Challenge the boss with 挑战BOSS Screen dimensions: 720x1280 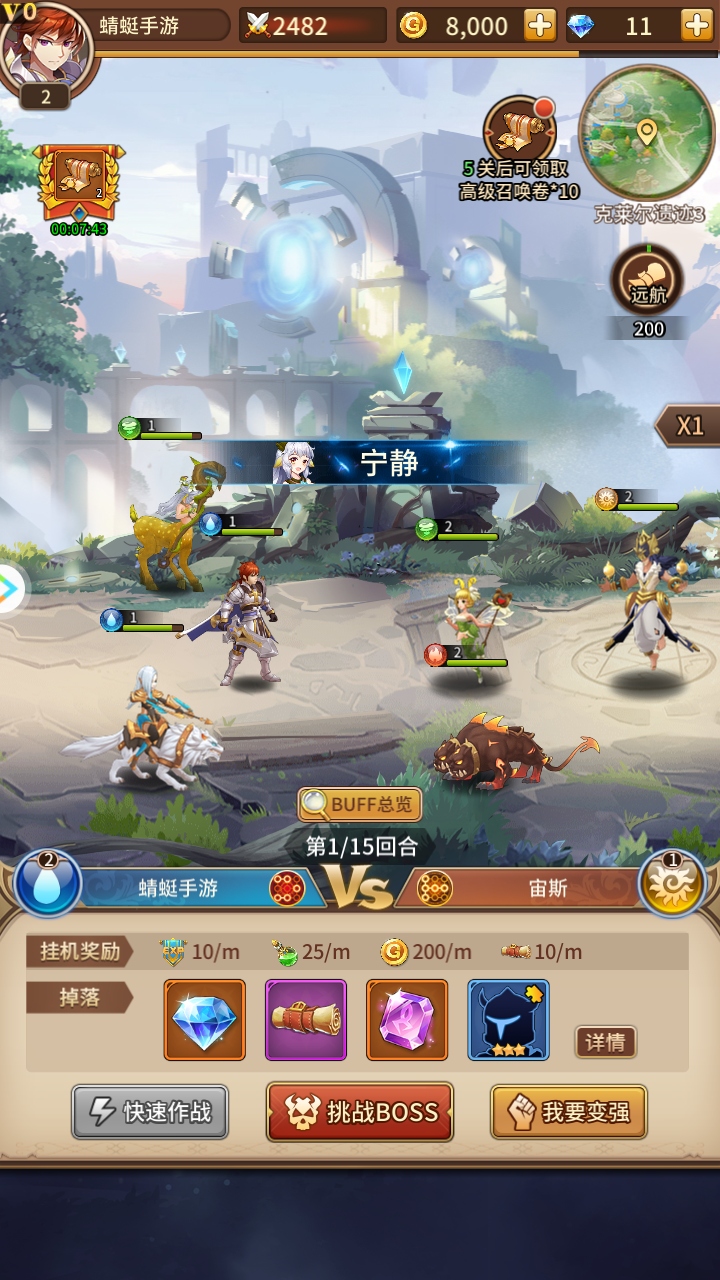coord(360,1112)
